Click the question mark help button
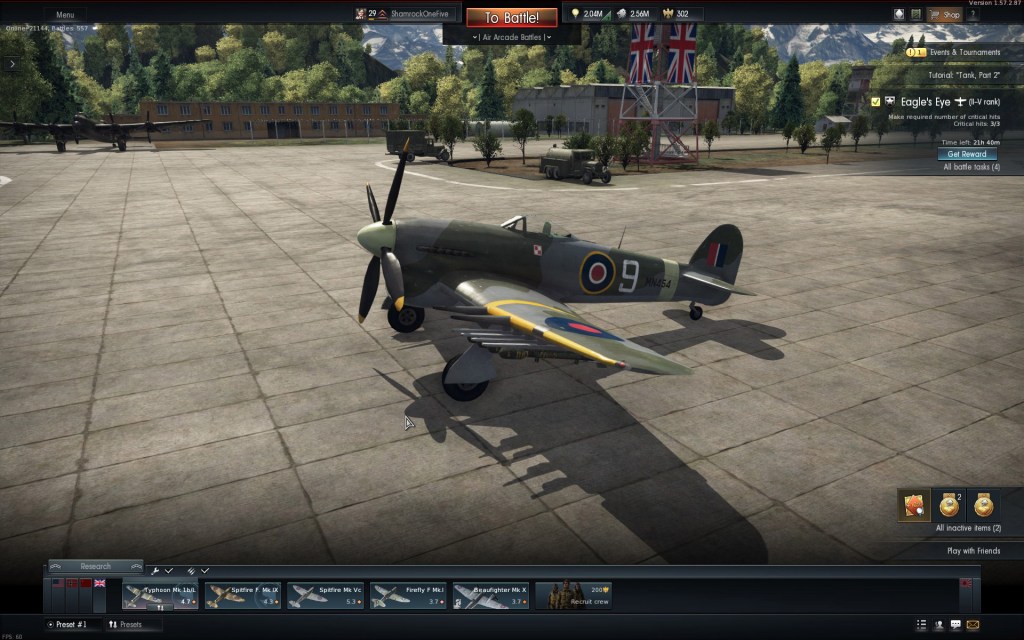1024x640 pixels. tap(973, 15)
